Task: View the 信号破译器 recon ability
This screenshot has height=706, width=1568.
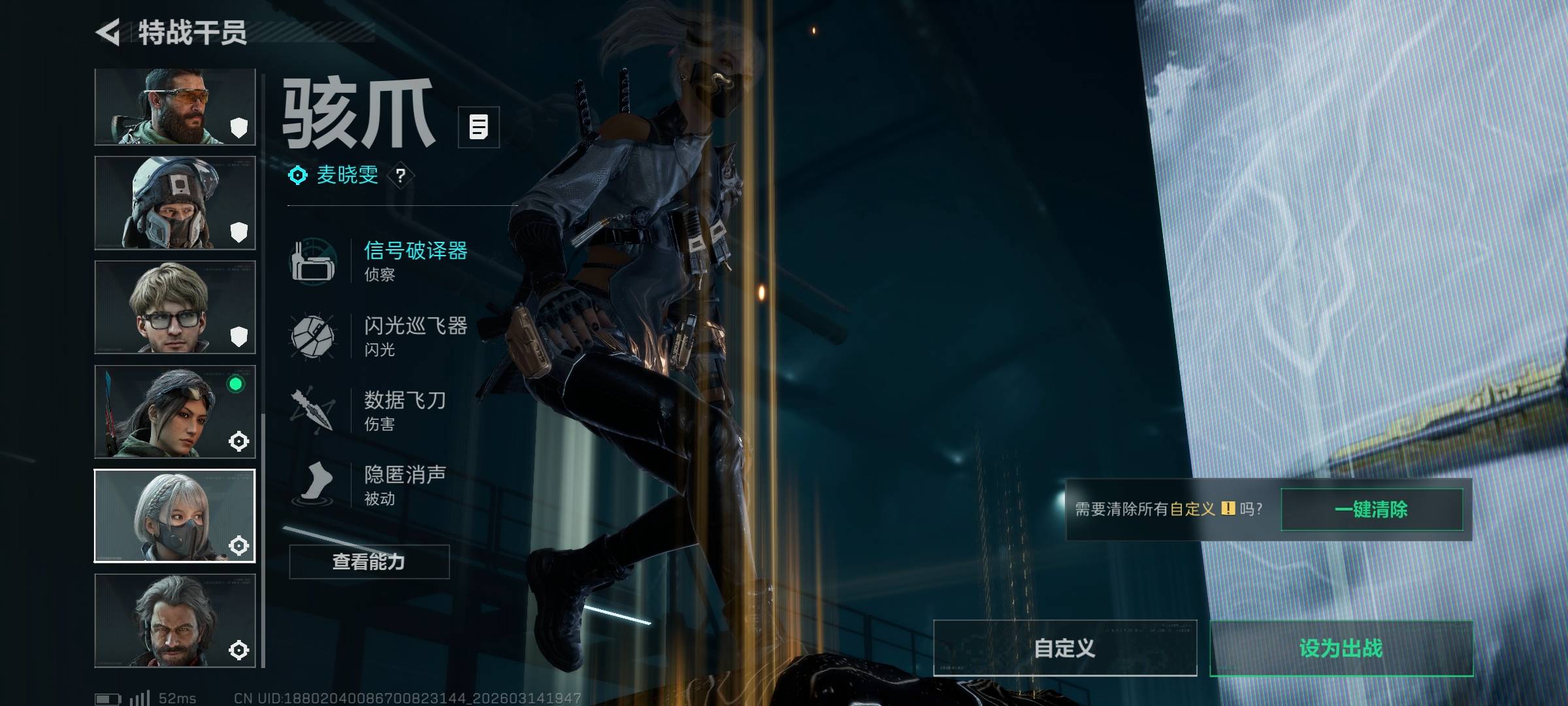Action: tap(414, 260)
